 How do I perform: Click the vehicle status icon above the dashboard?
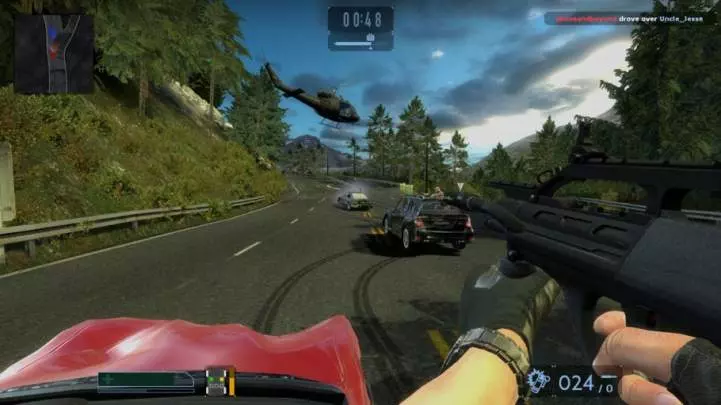click(218, 379)
